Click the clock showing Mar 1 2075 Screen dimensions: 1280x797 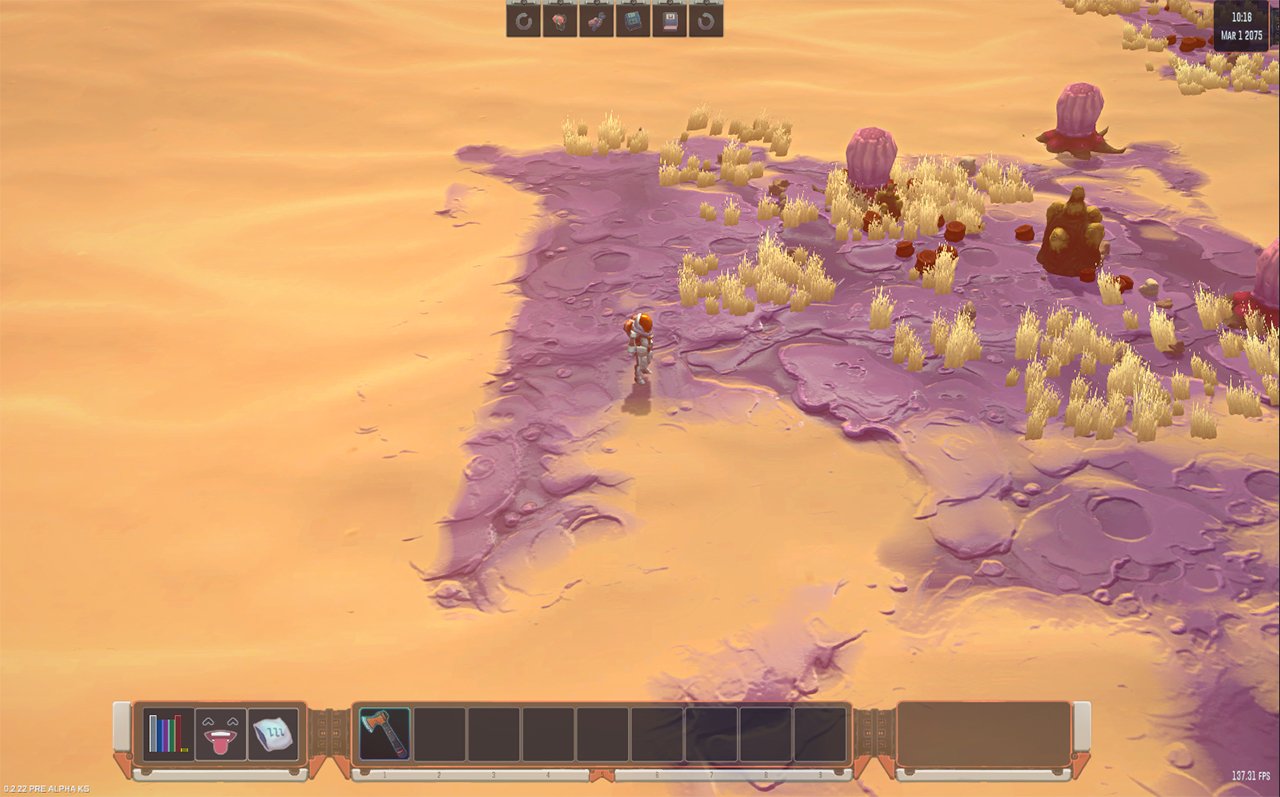click(1240, 25)
